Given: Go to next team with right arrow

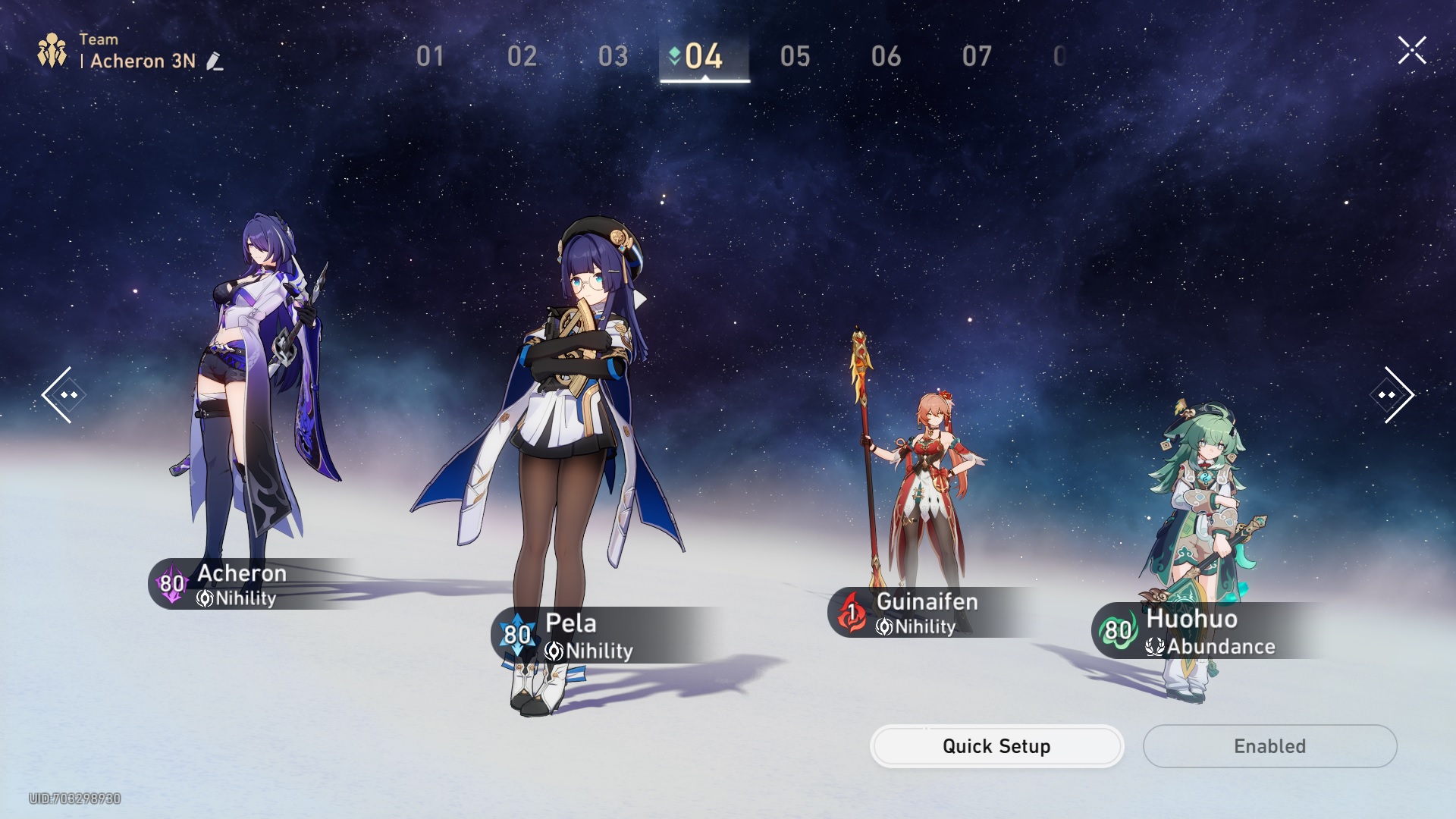Looking at the screenshot, I should [1393, 394].
